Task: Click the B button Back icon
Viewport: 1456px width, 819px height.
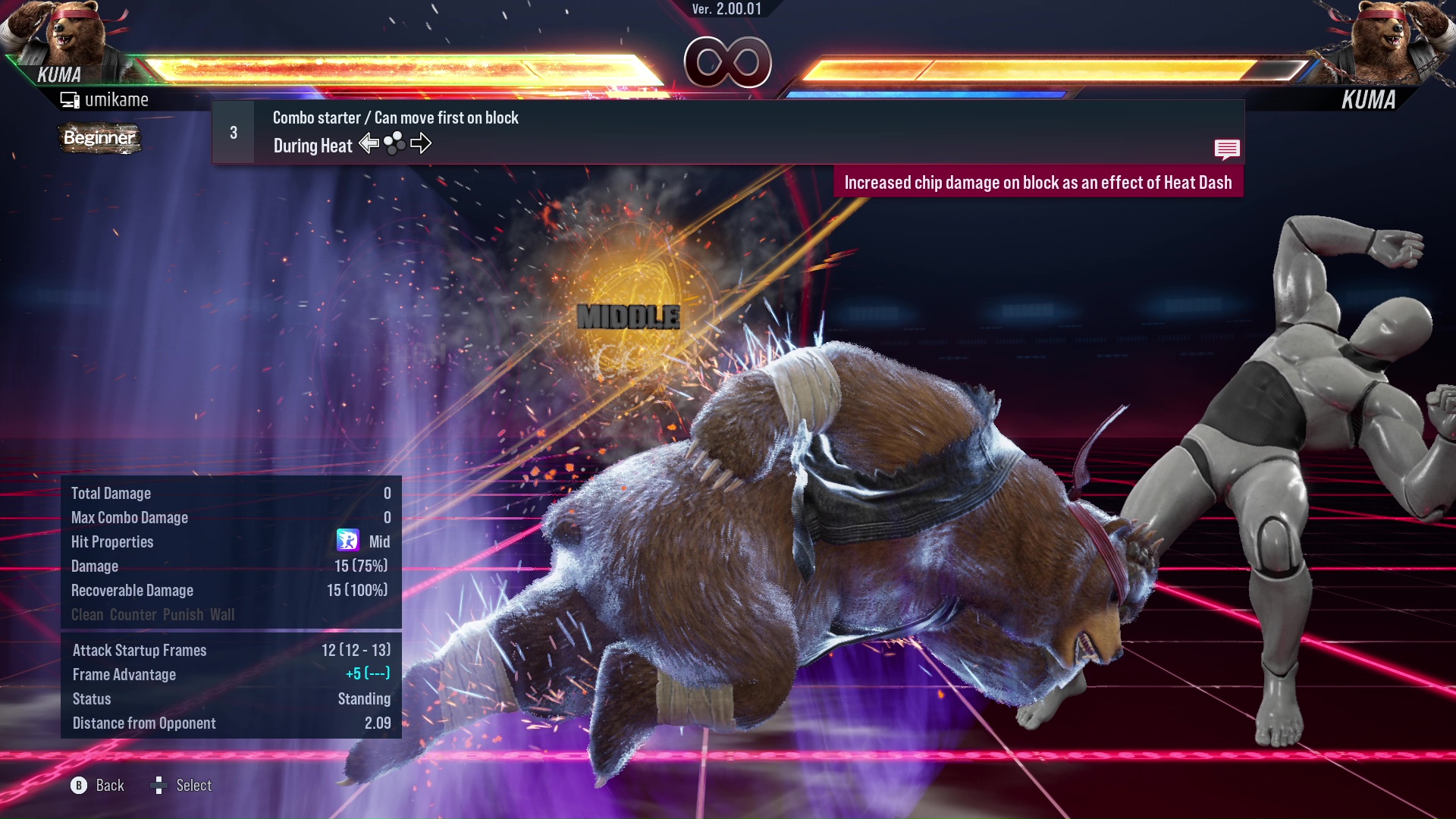Action: (78, 786)
